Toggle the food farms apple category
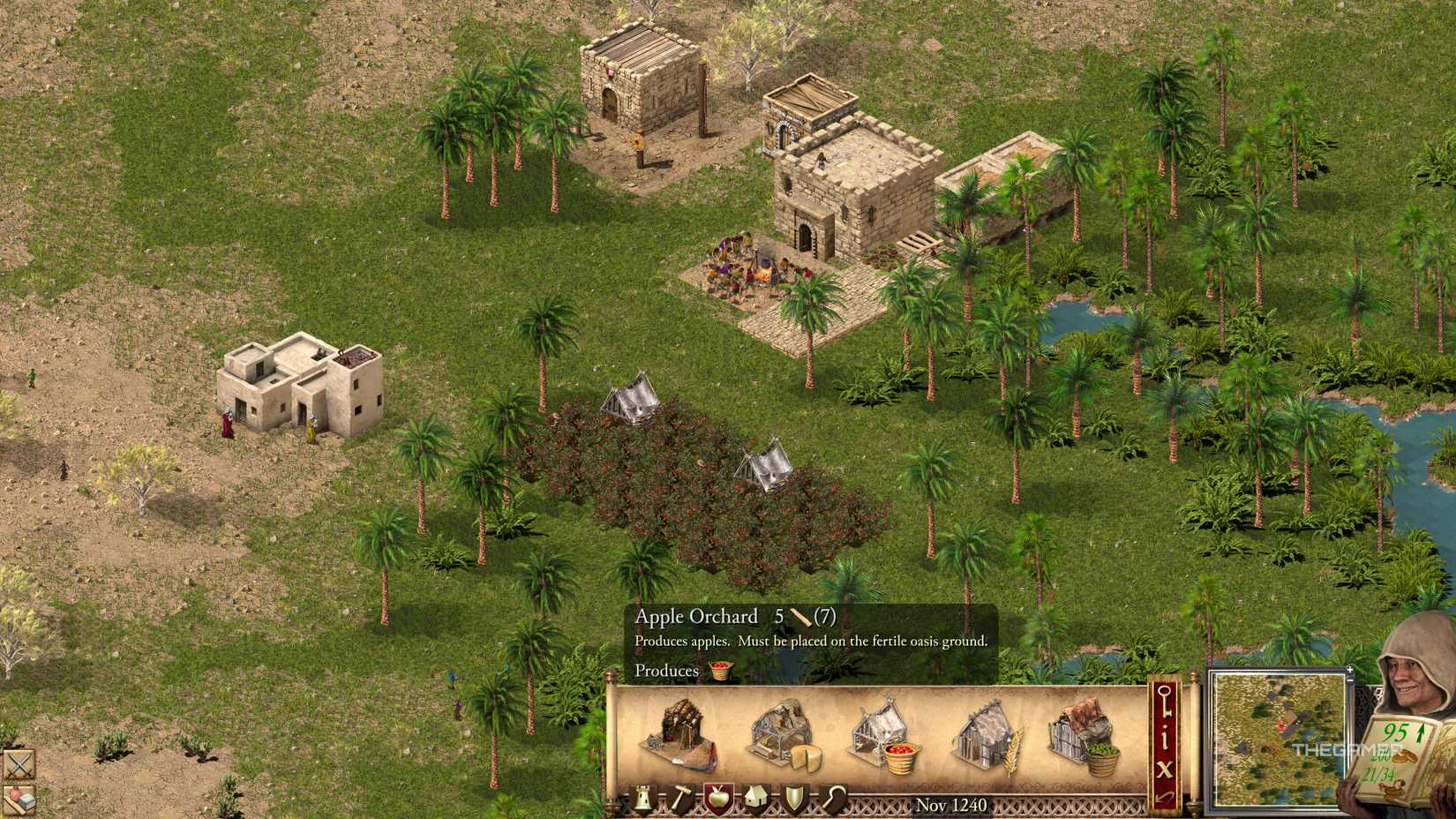This screenshot has height=819, width=1456. 720,797
